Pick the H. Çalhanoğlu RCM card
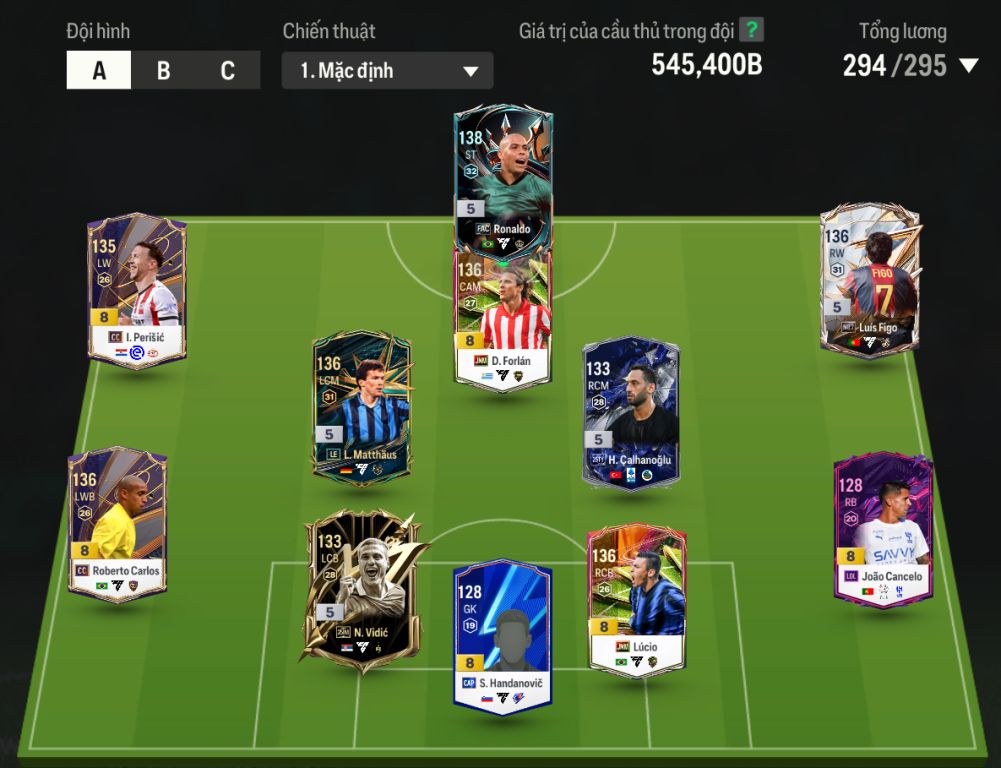 [631, 412]
